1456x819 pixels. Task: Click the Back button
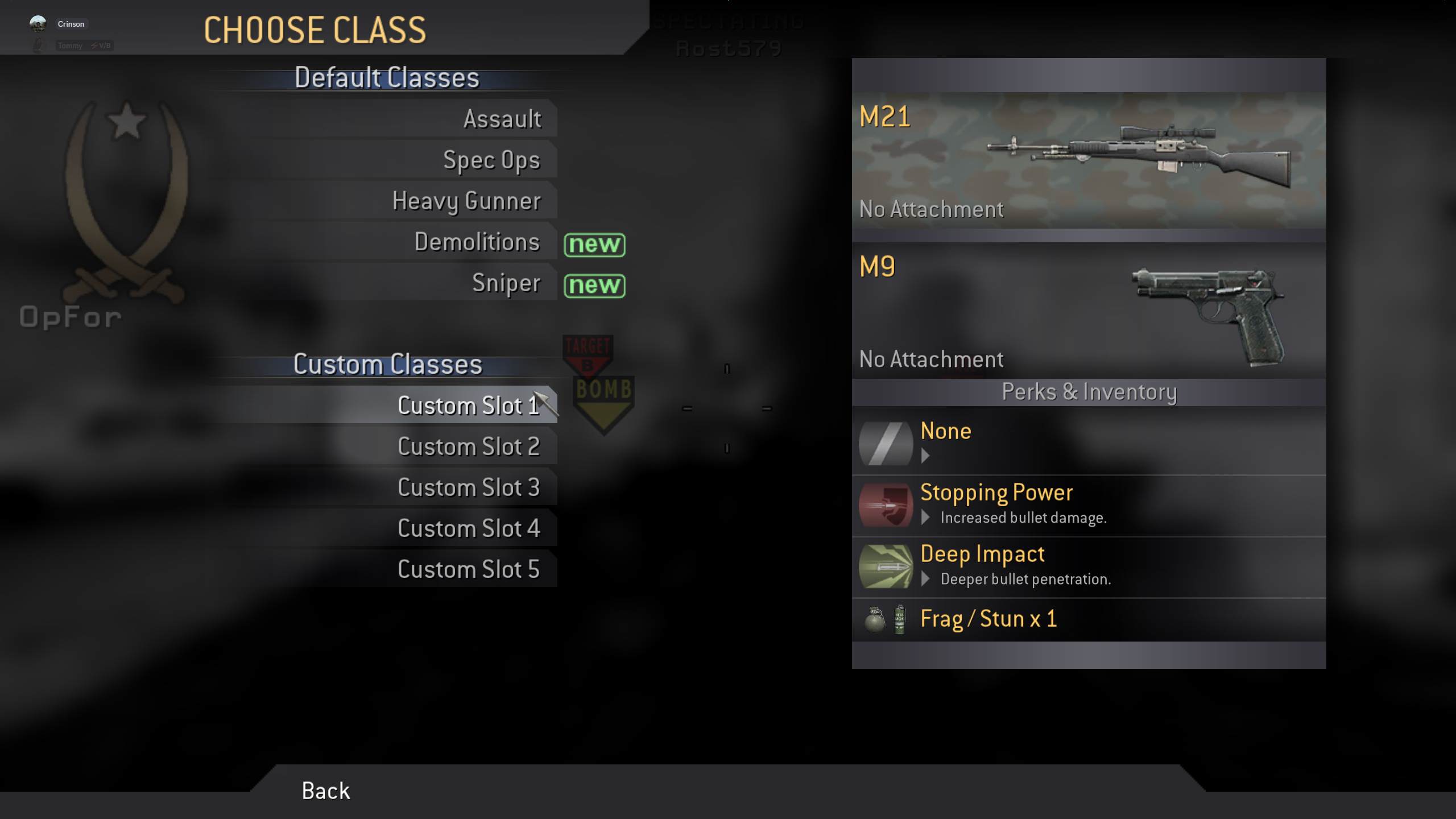coord(325,790)
